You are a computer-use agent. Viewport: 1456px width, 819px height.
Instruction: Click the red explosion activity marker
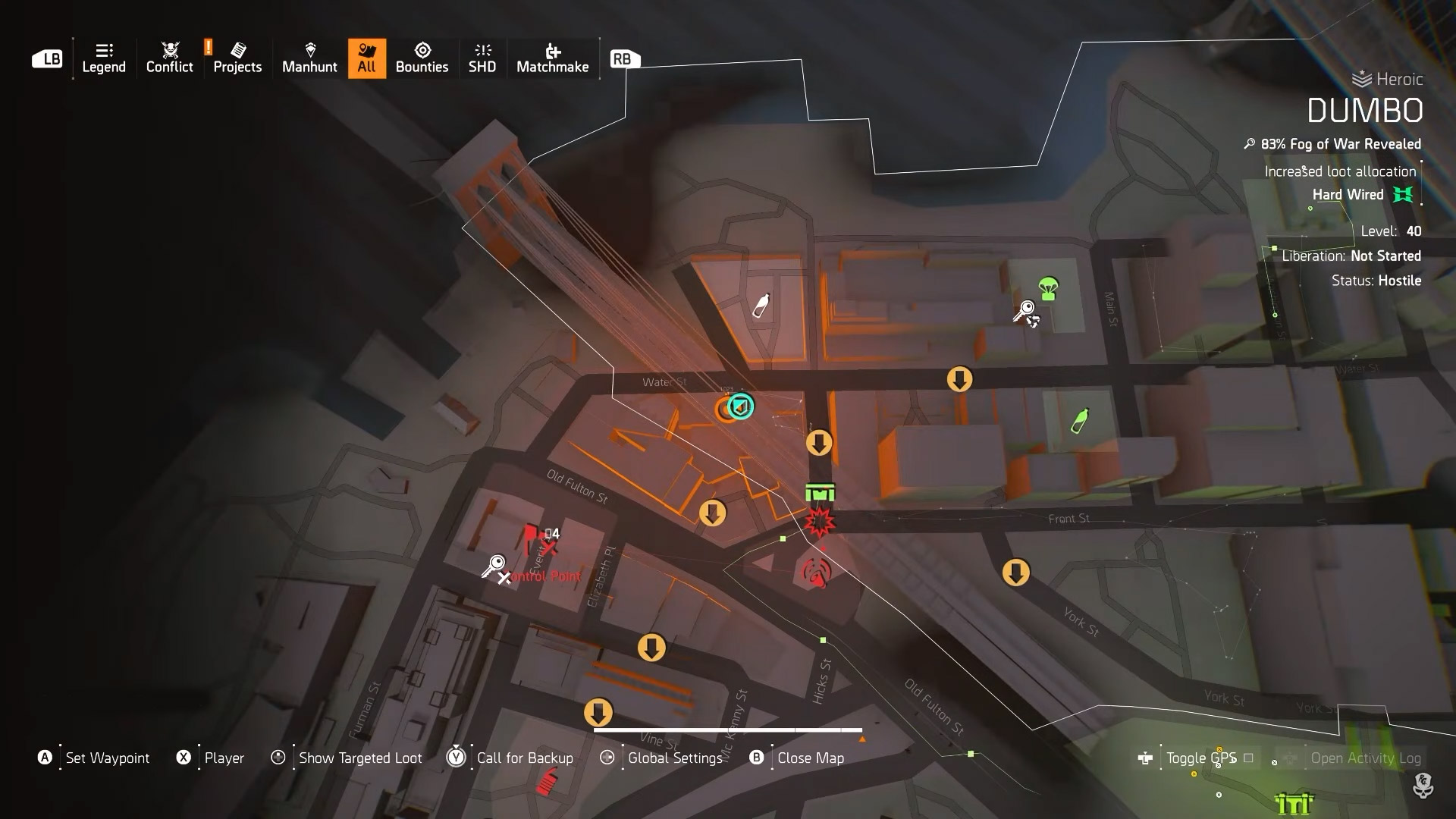tap(819, 522)
